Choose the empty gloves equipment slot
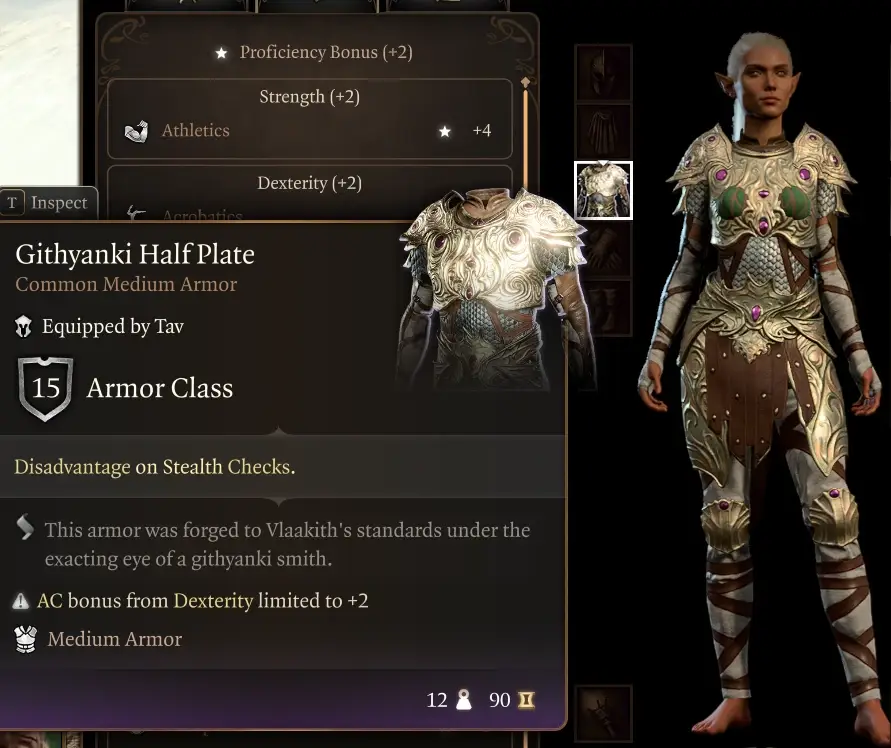Screen dimensions: 891x748 click(x=603, y=250)
